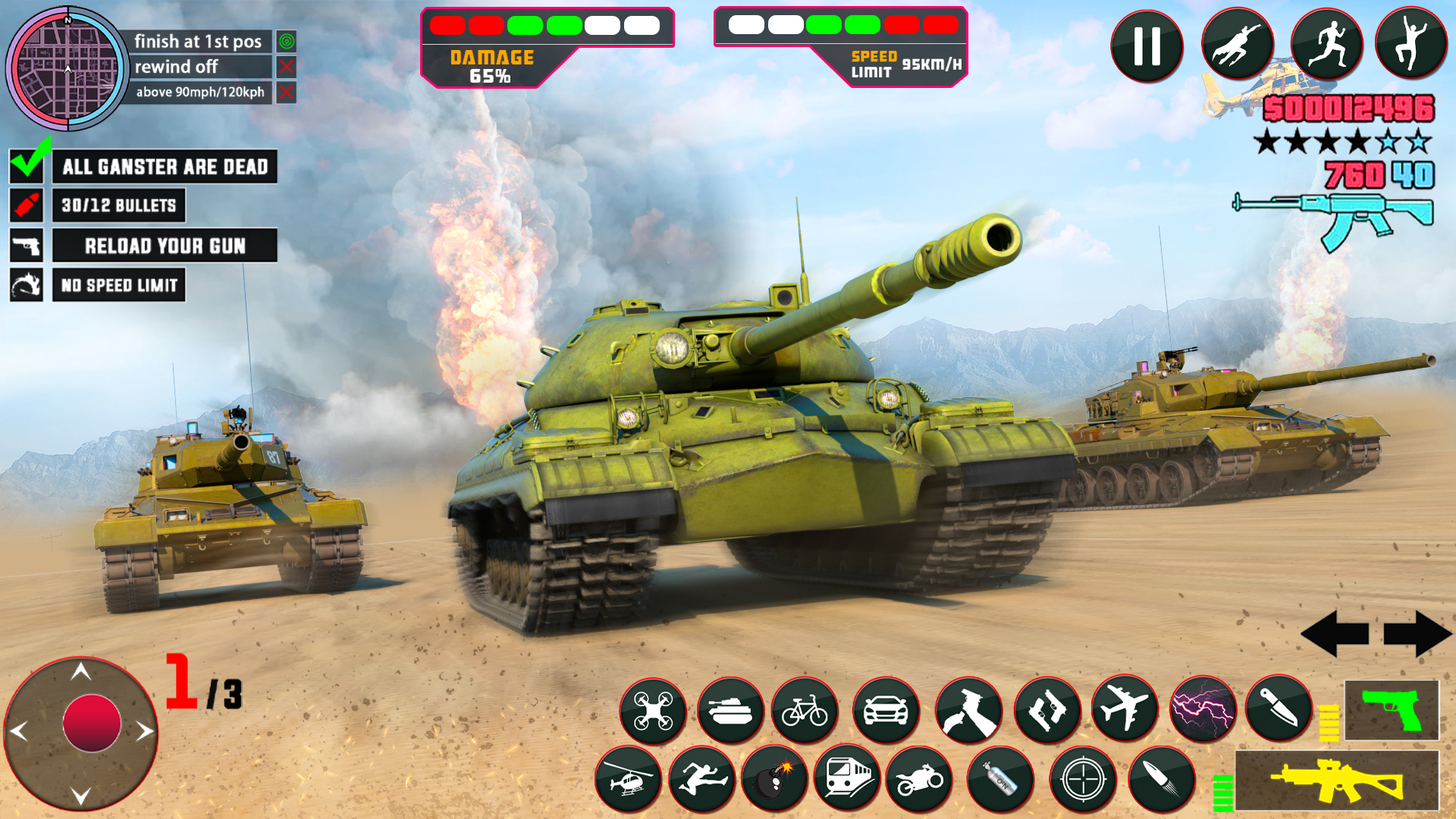Toggle the rewind off objective marker
The image size is (1456, 819).
[286, 67]
